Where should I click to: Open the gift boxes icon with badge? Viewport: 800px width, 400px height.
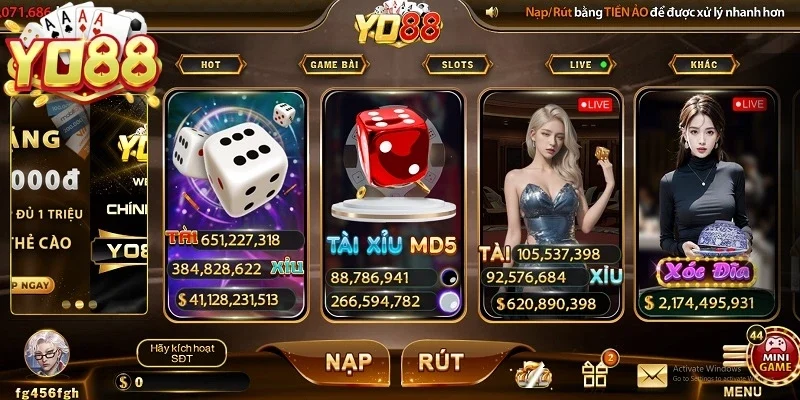[596, 374]
